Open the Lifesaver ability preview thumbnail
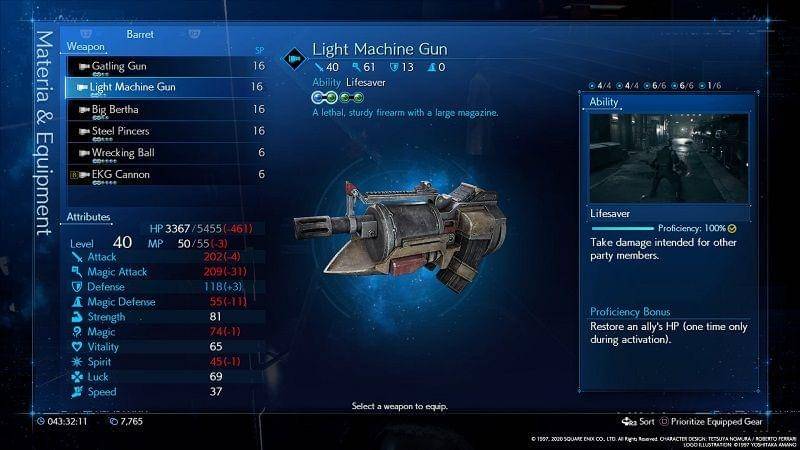Viewport: 800px width, 450px height. tap(668, 157)
